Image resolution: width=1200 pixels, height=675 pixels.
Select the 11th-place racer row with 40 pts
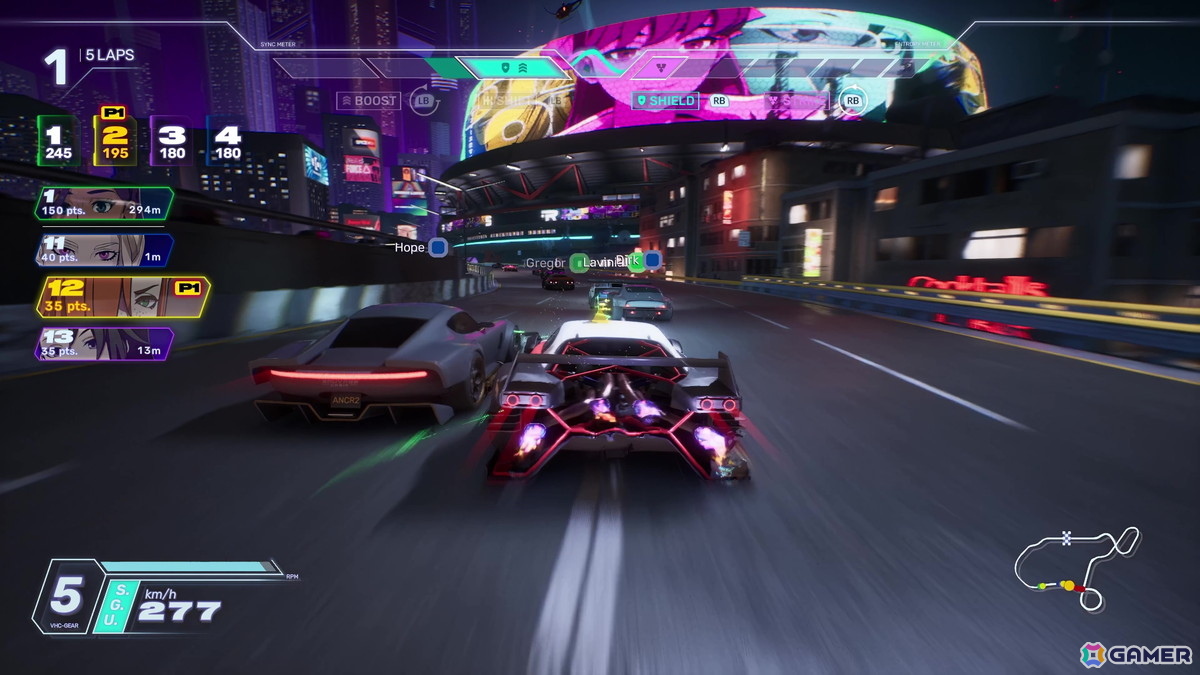tap(104, 250)
